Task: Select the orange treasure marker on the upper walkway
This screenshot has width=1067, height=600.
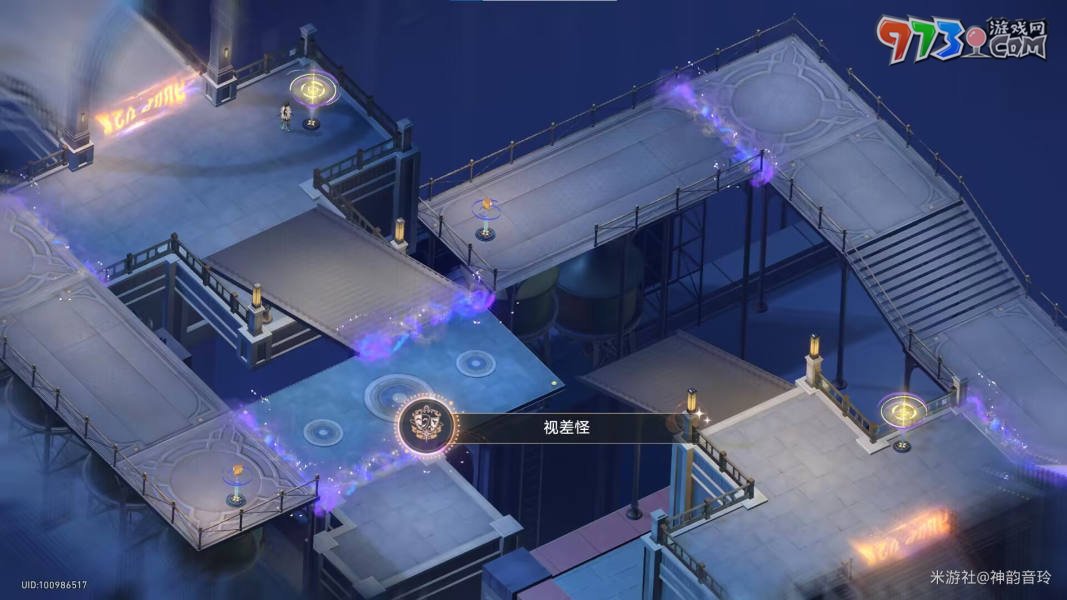Action: click(487, 210)
